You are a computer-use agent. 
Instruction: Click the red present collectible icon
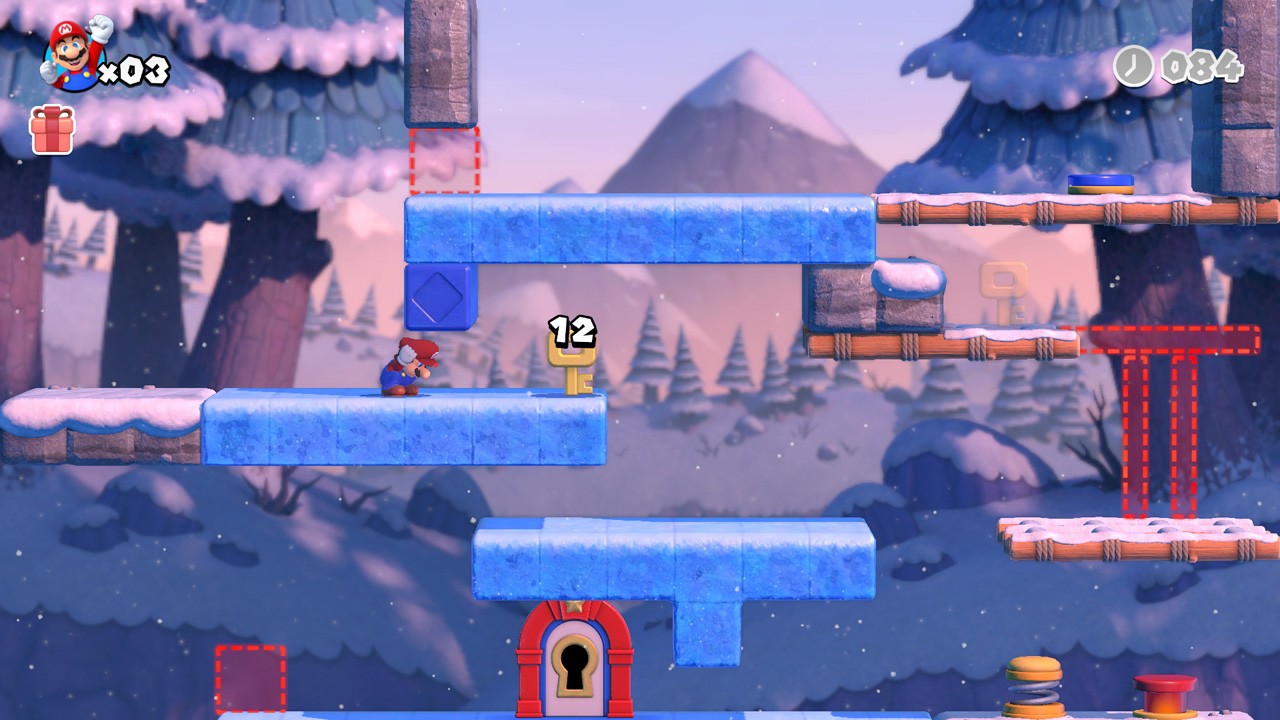52,130
